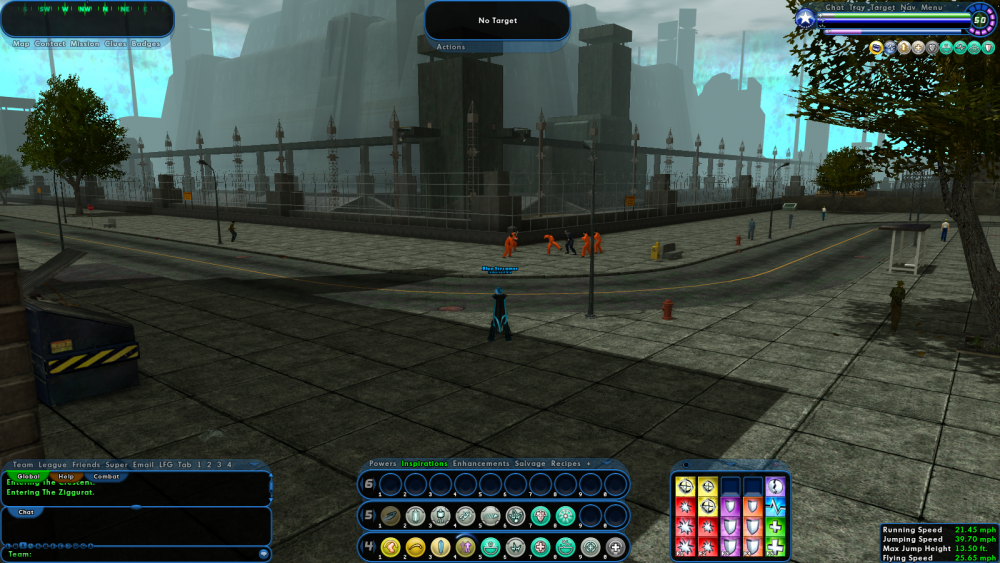Toggle the Nav window

[908, 8]
